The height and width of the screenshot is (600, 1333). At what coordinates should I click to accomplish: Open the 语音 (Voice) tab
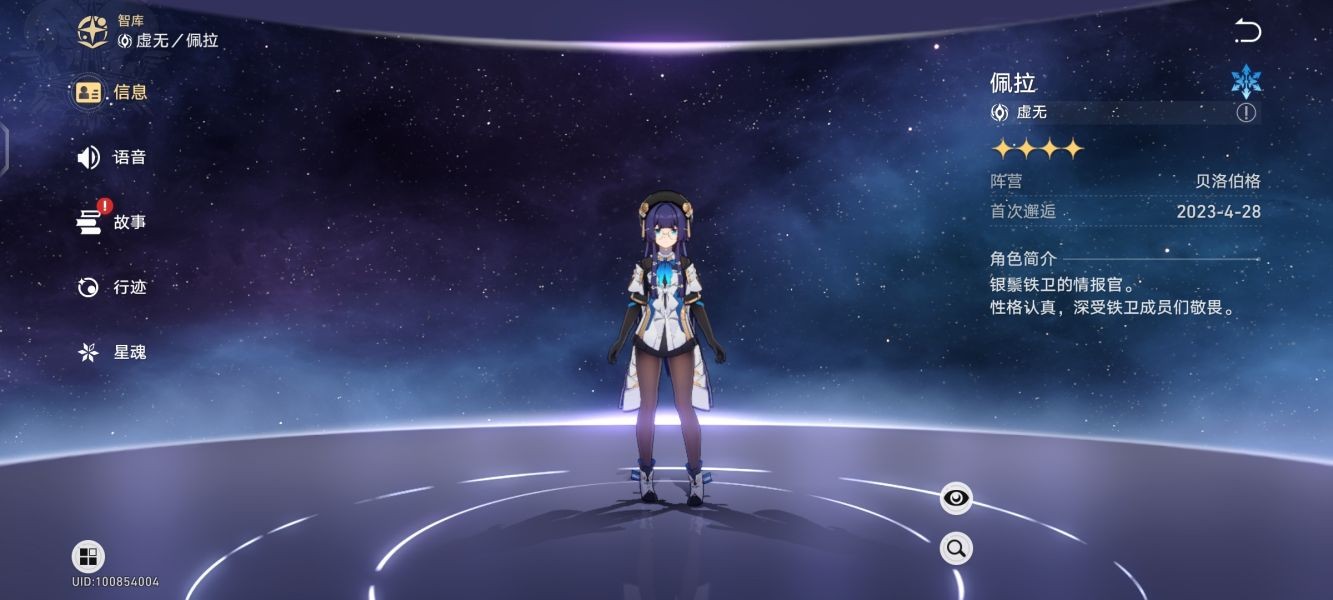[112, 157]
